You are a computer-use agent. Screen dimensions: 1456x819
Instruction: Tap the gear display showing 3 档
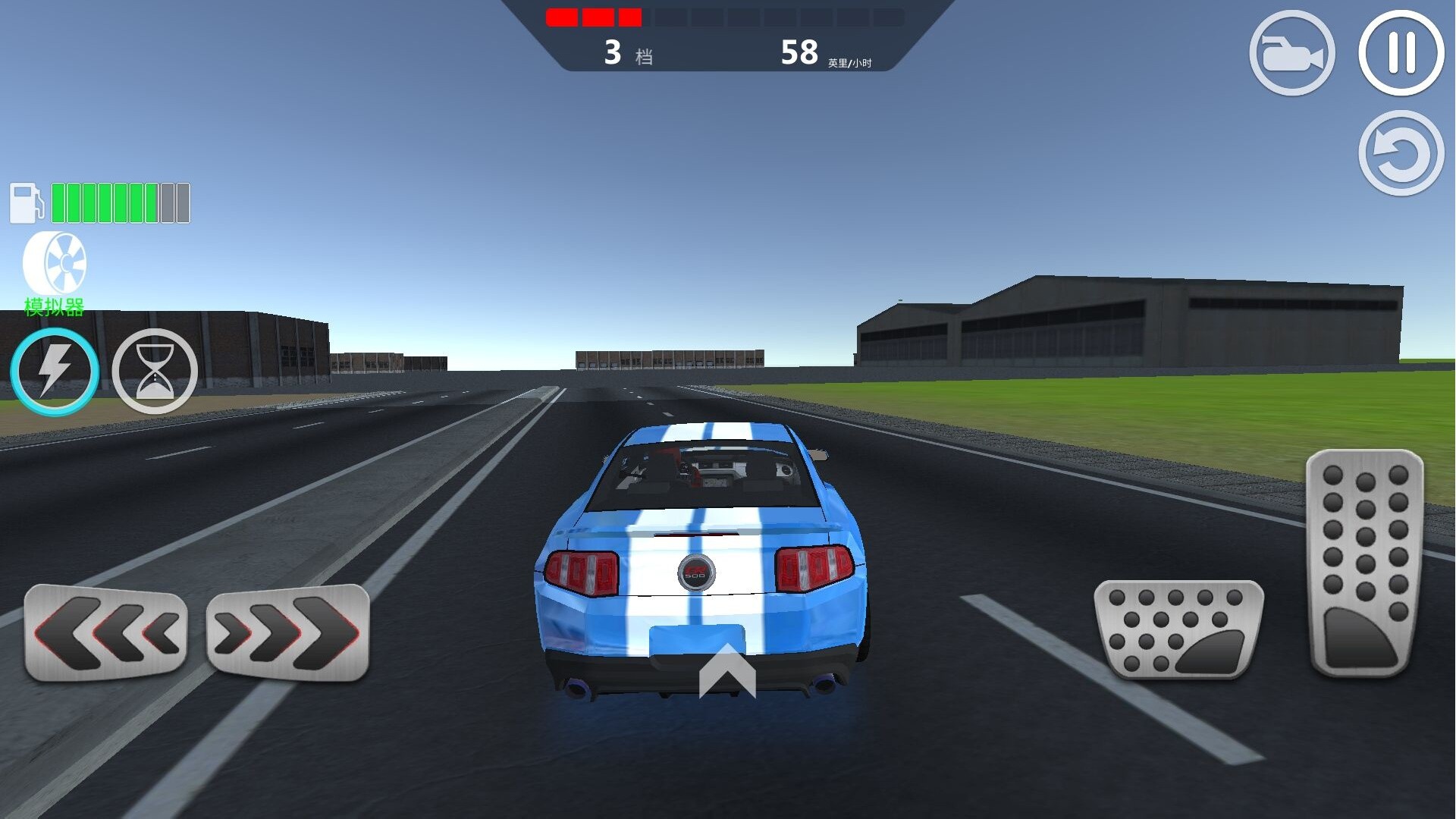(629, 52)
